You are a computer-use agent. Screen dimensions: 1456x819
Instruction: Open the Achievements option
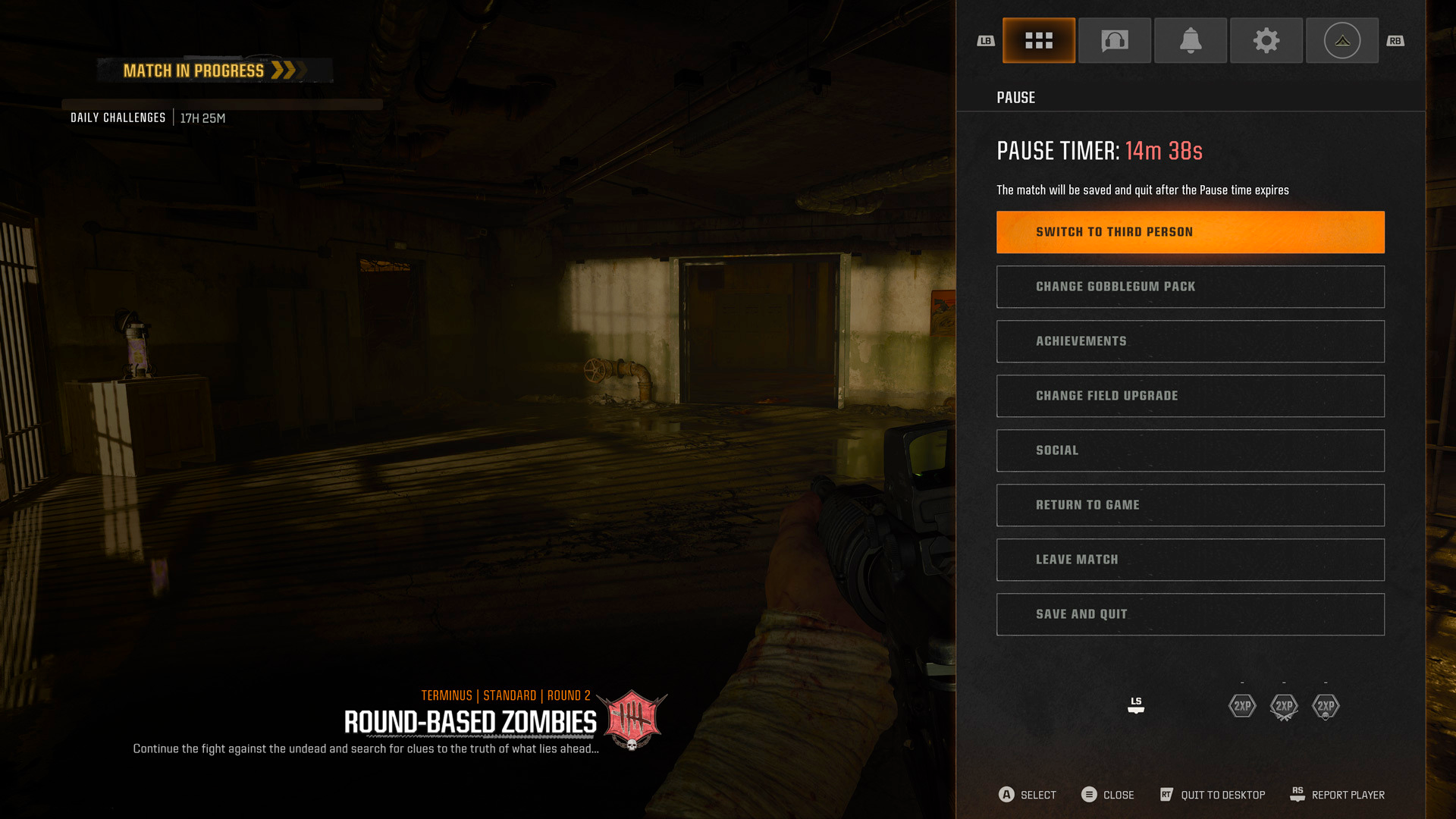point(1190,341)
